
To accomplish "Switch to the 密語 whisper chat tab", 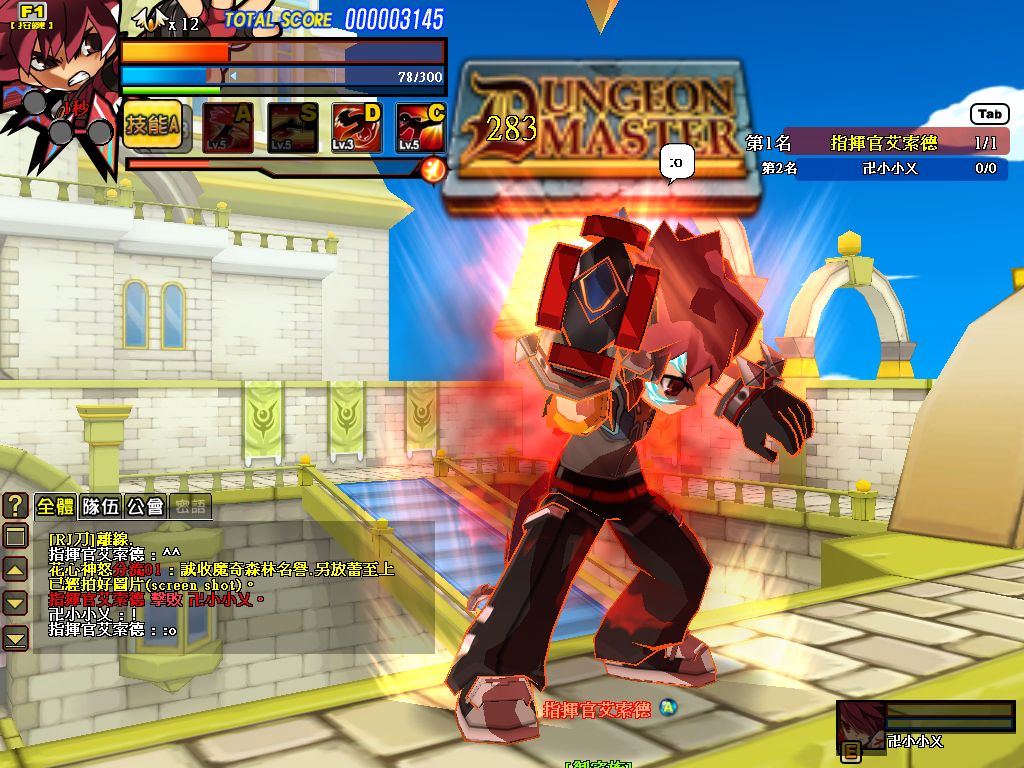I will click(x=190, y=506).
